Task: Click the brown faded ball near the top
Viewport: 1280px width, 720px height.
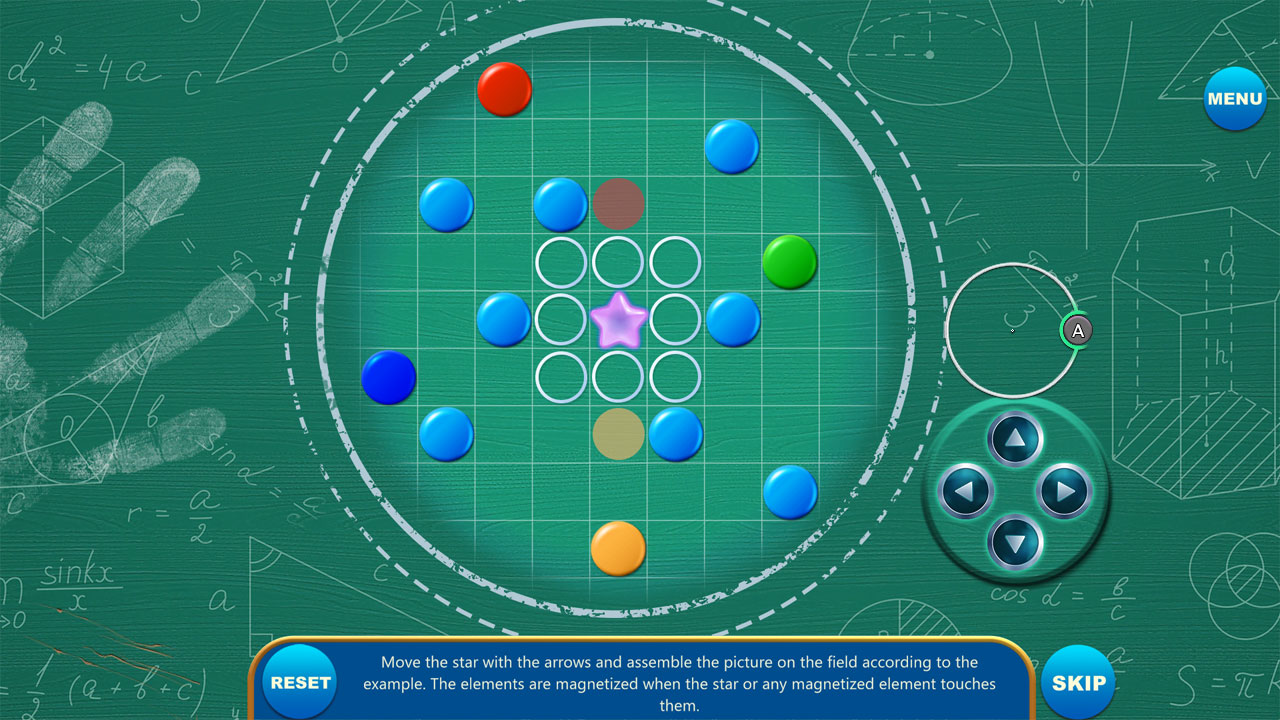Action: click(618, 205)
